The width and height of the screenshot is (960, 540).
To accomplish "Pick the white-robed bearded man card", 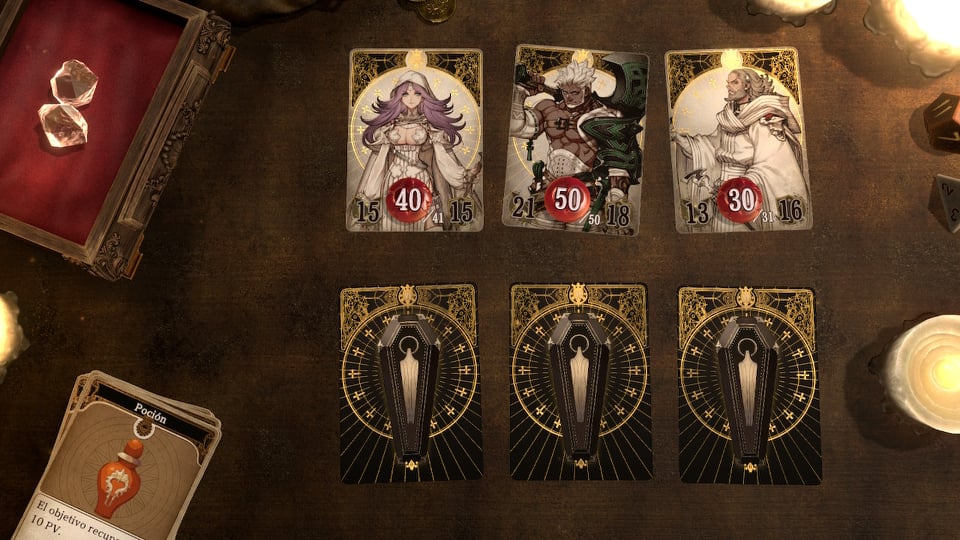I will (739, 140).
